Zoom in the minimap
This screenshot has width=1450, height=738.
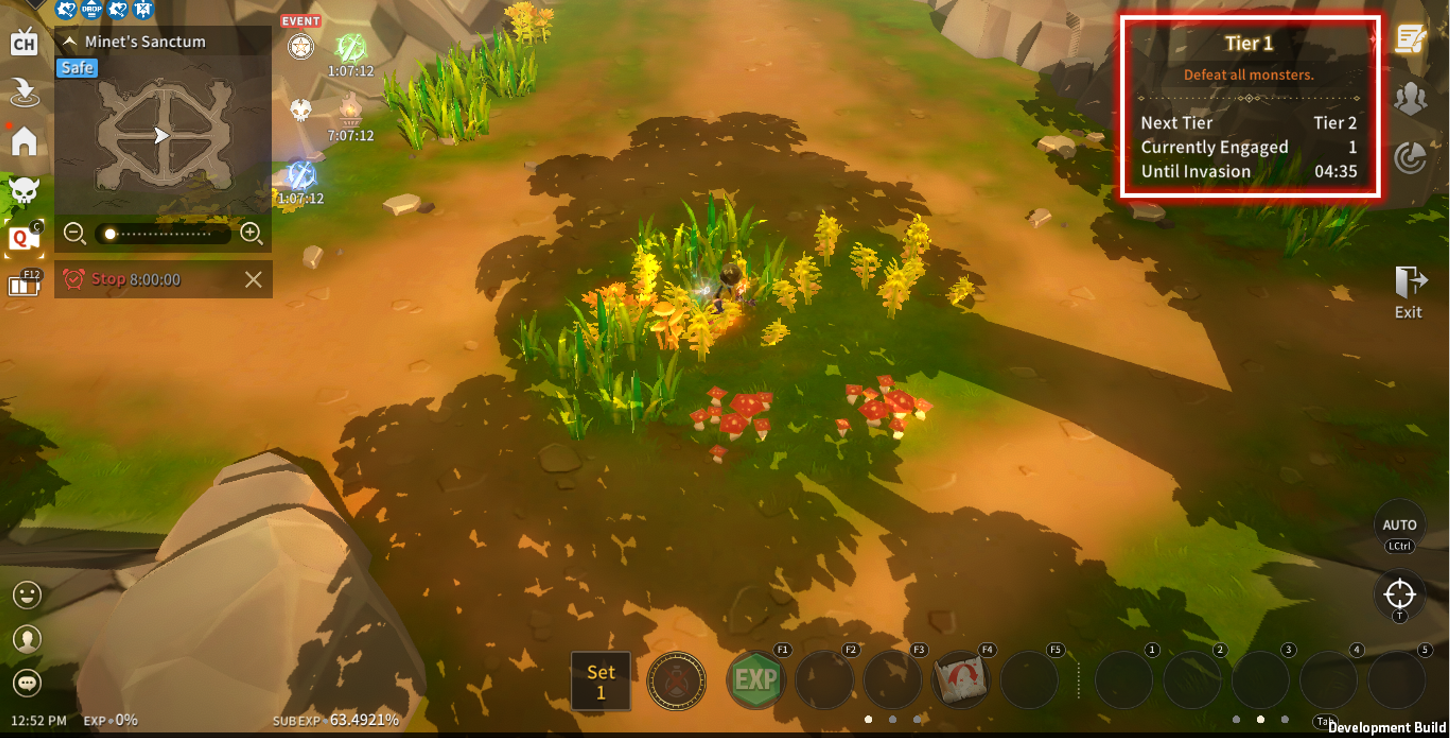coord(251,234)
